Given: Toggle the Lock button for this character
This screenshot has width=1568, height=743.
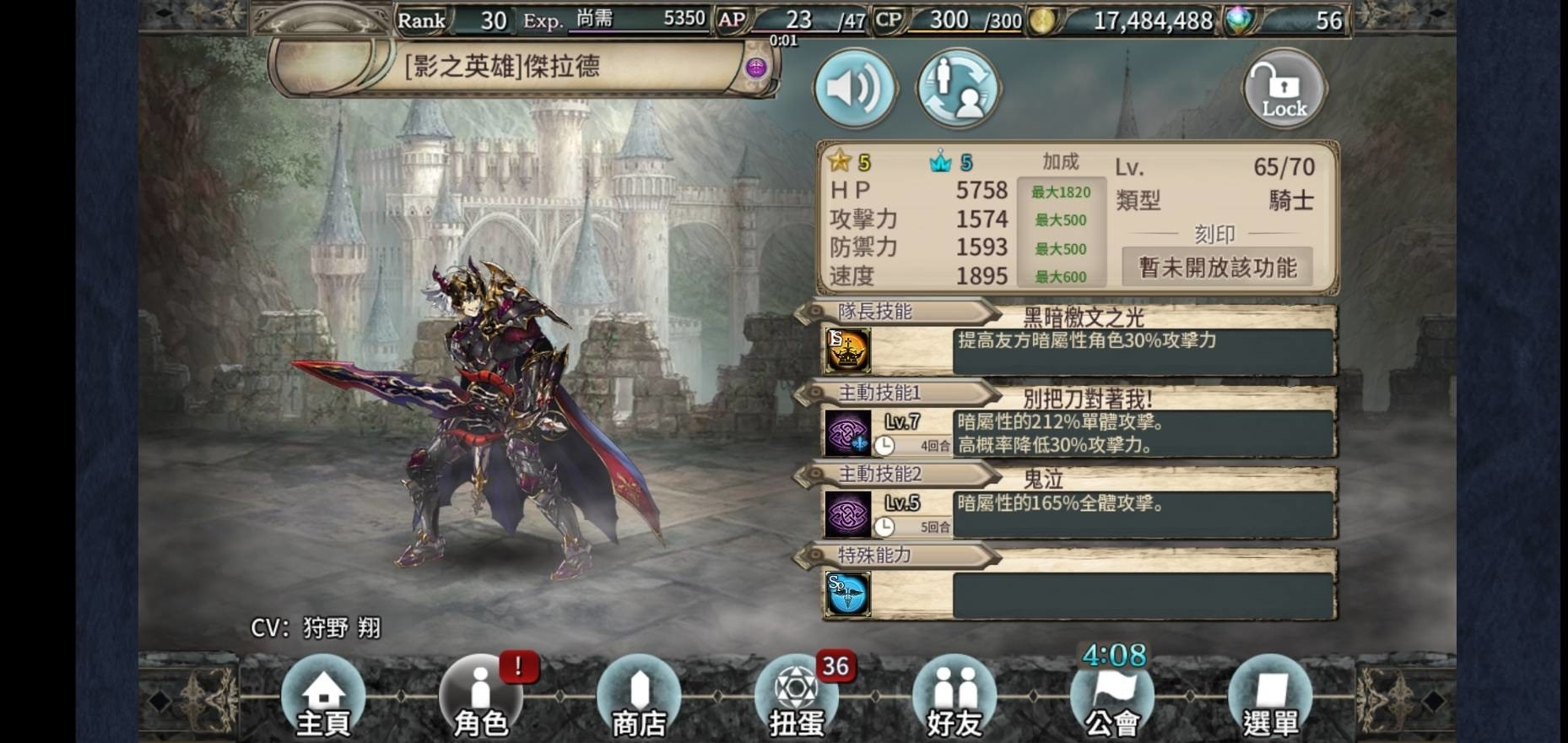Looking at the screenshot, I should (1284, 89).
